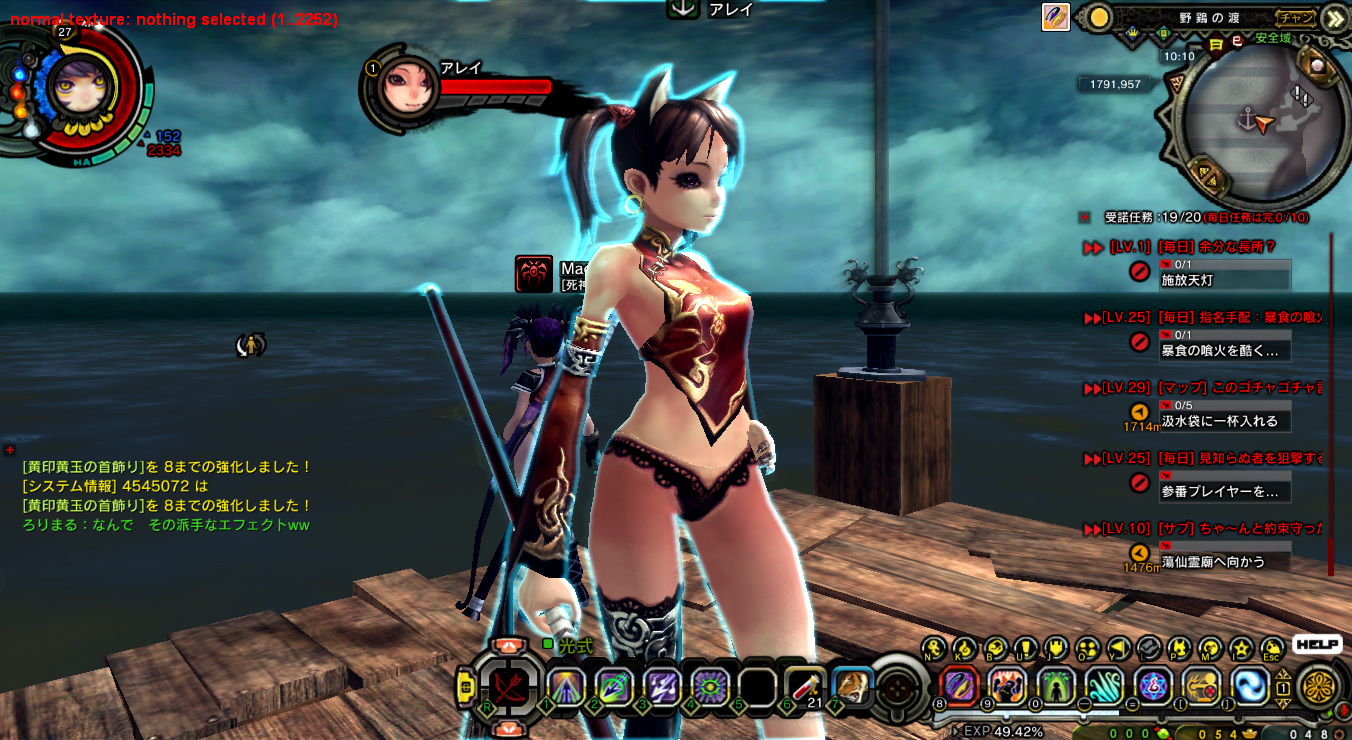Open the HELP button
1352x740 pixels.
1317,645
